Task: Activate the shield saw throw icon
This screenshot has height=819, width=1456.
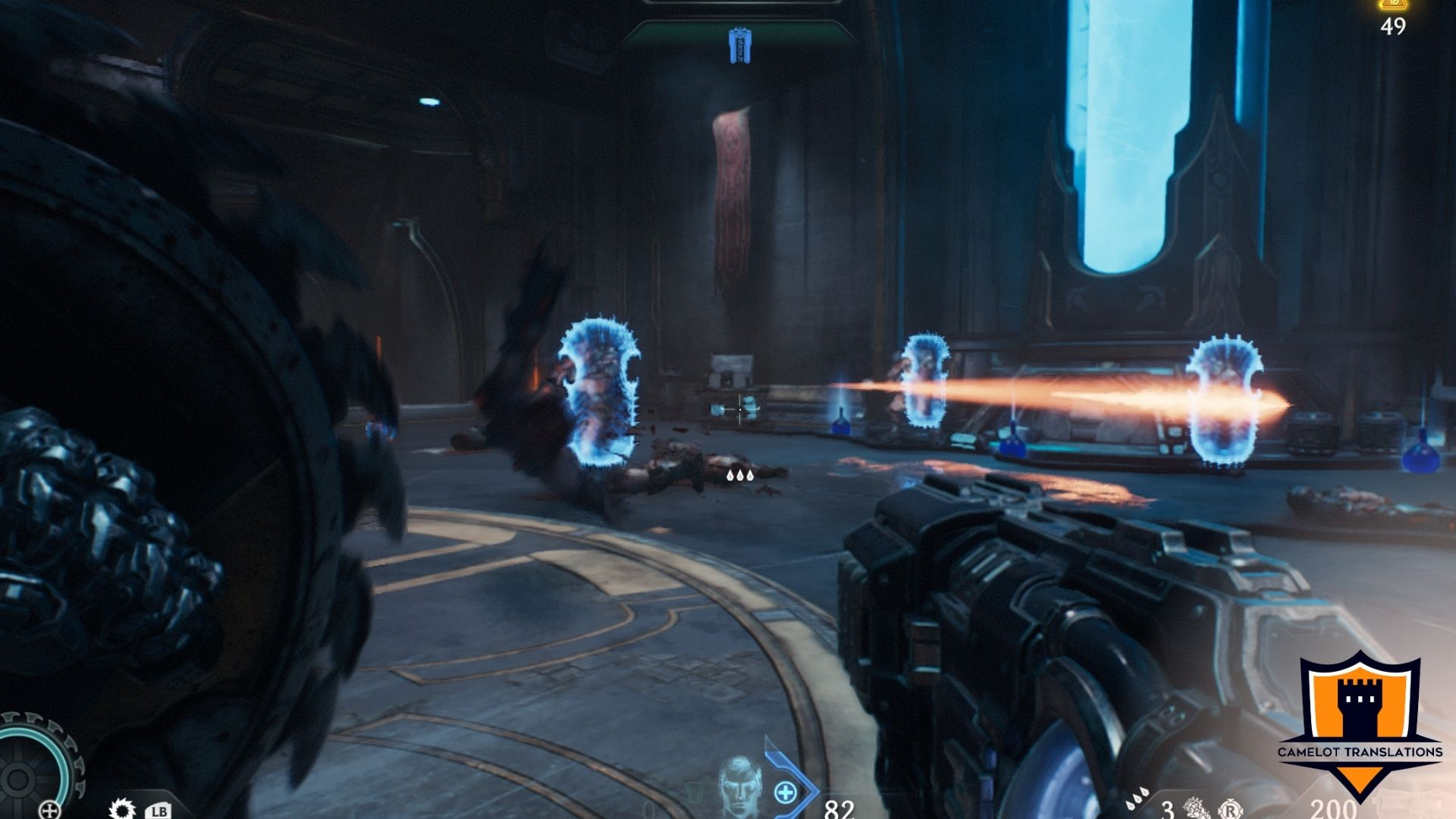Action: coord(121,809)
